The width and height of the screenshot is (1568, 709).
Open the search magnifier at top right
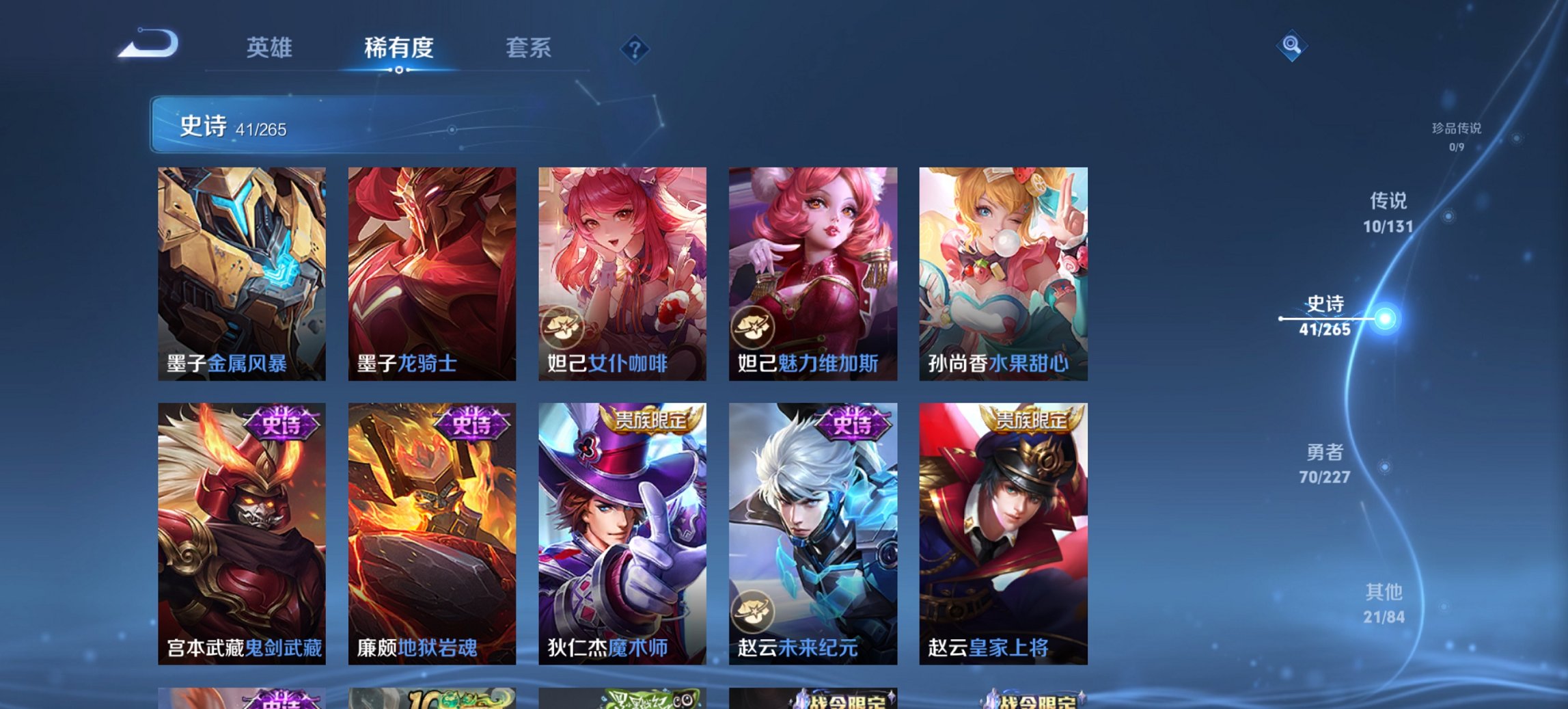pos(1290,46)
